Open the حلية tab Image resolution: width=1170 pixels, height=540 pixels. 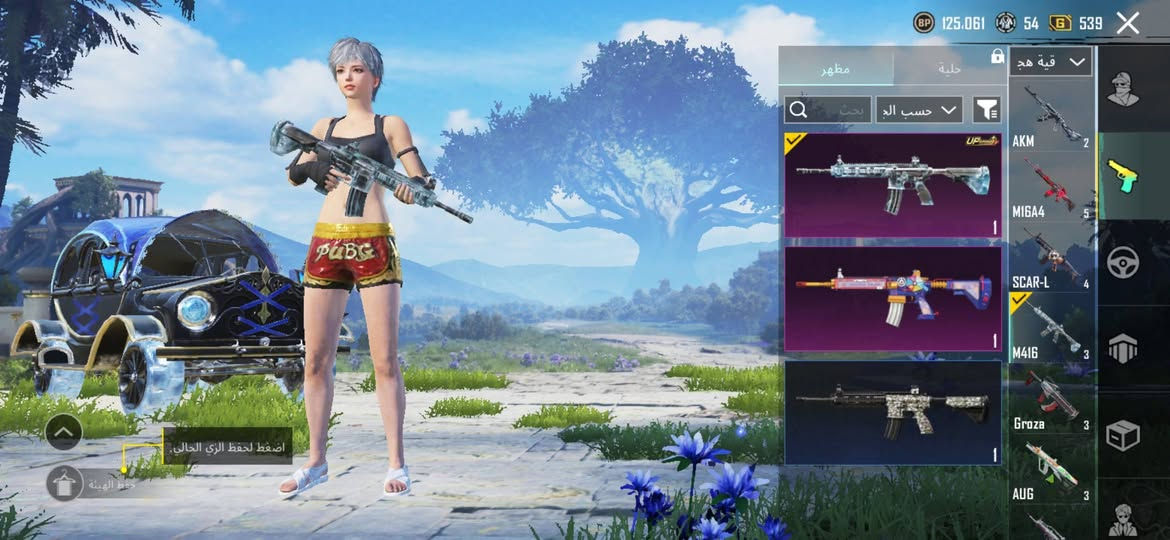click(949, 68)
